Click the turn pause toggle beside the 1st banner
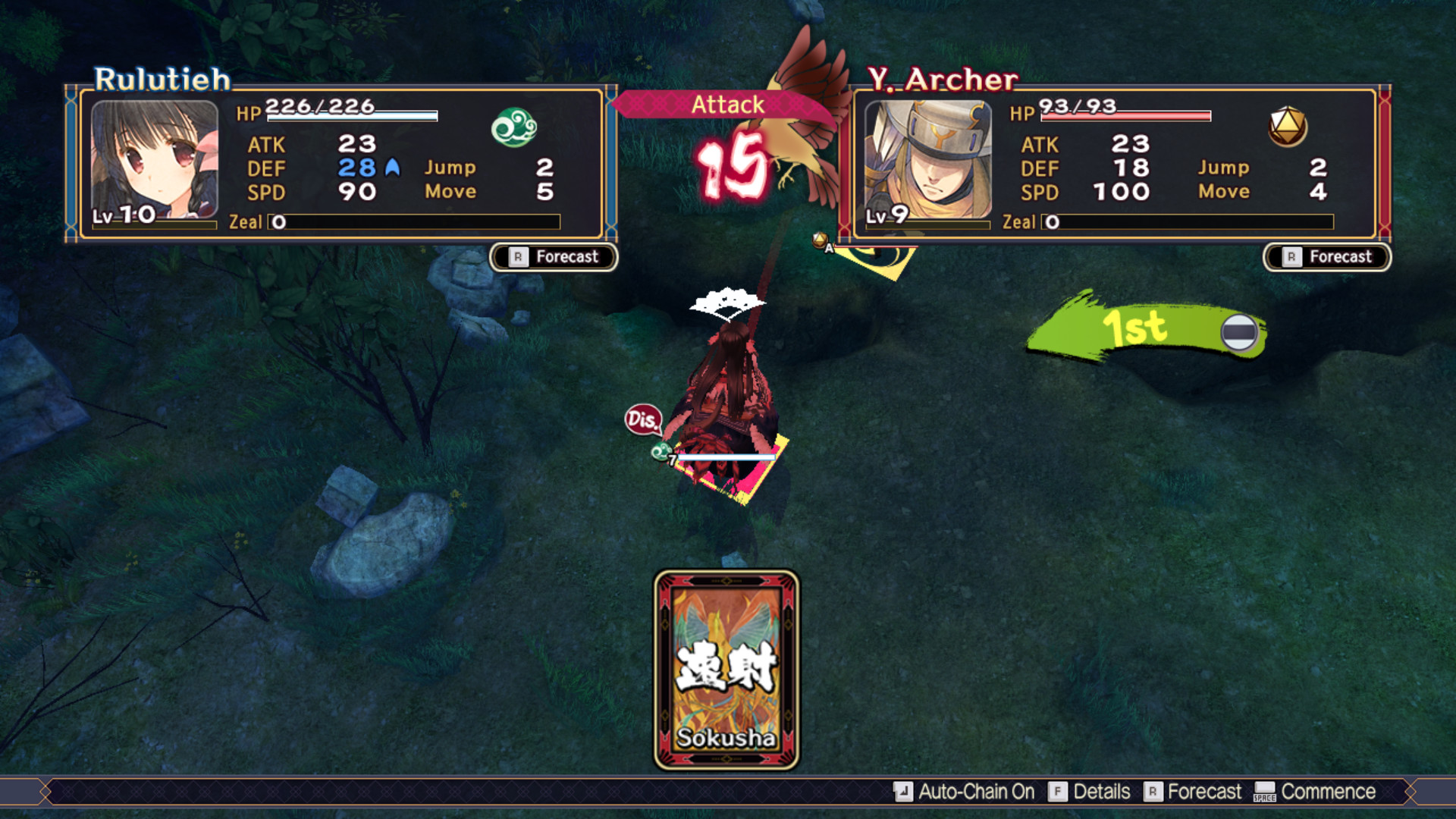 (1239, 331)
